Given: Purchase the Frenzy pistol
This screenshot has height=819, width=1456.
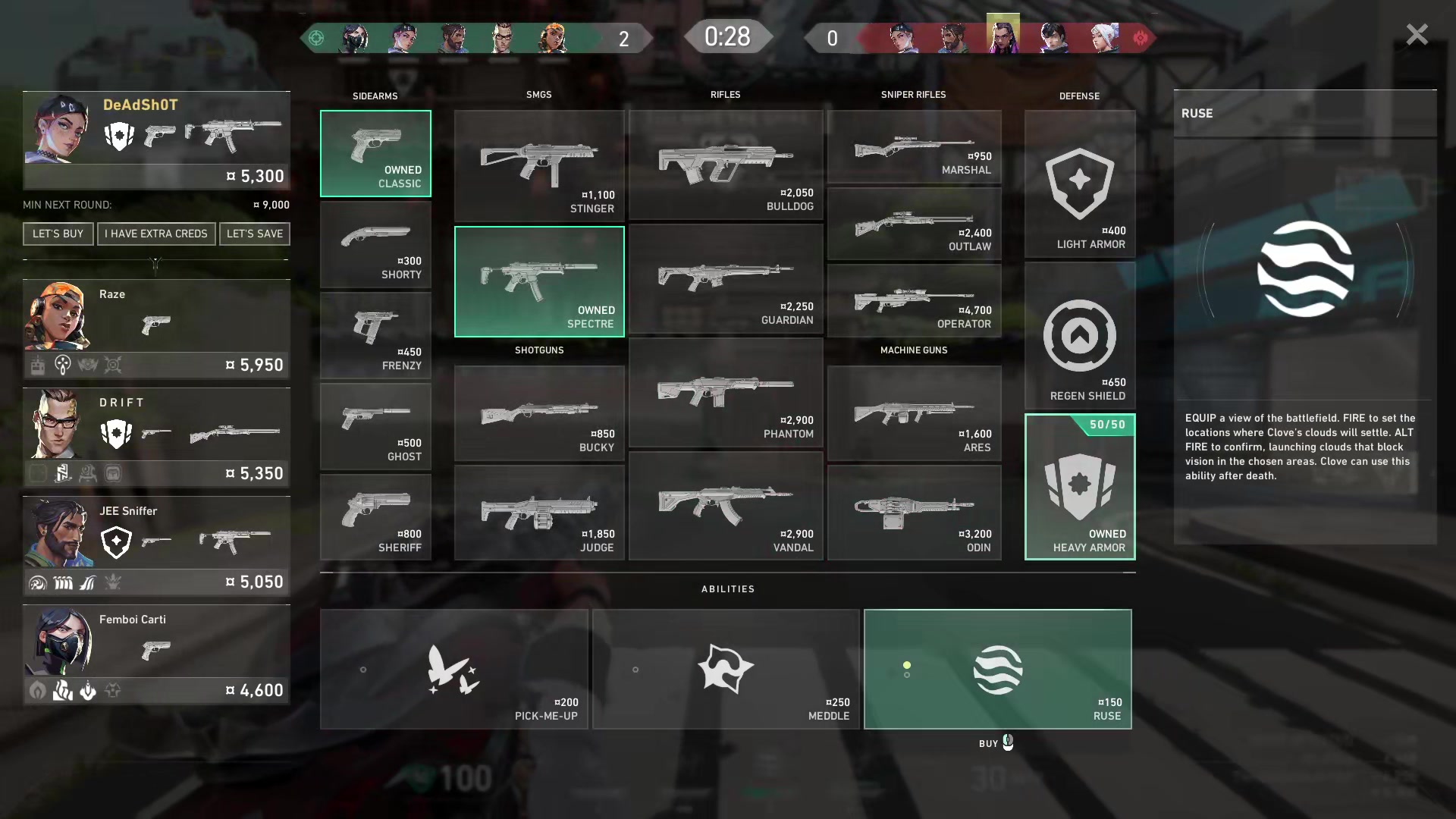Looking at the screenshot, I should [375, 335].
